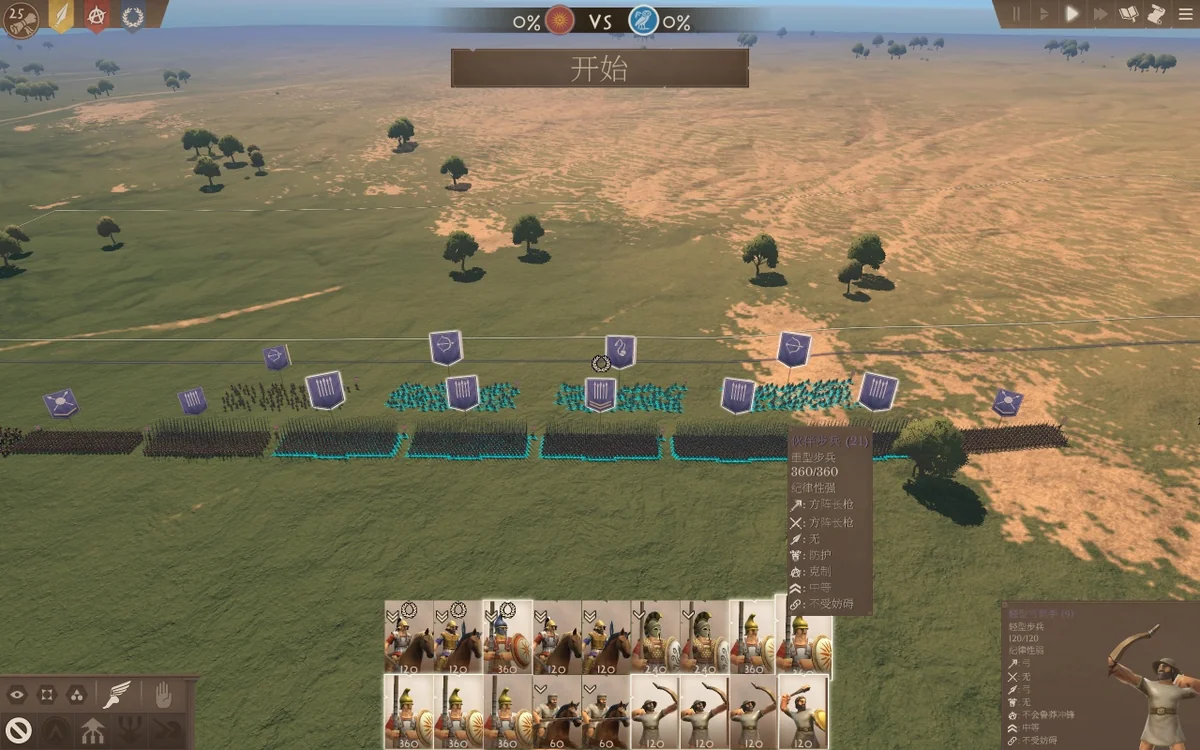Click the round 25 badge at top left
The width and height of the screenshot is (1200, 750).
click(x=20, y=18)
